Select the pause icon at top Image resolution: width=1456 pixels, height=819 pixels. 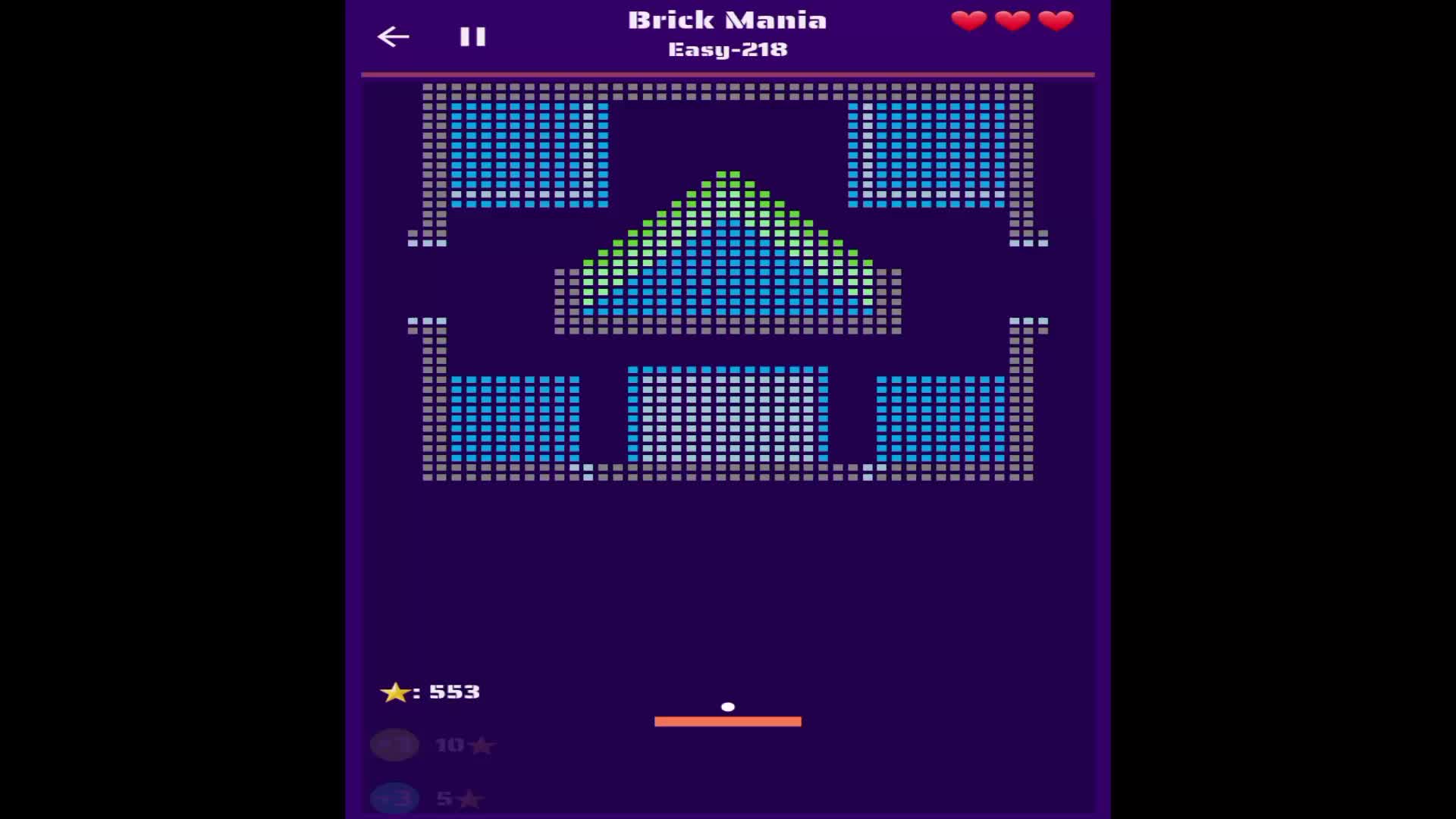471,36
